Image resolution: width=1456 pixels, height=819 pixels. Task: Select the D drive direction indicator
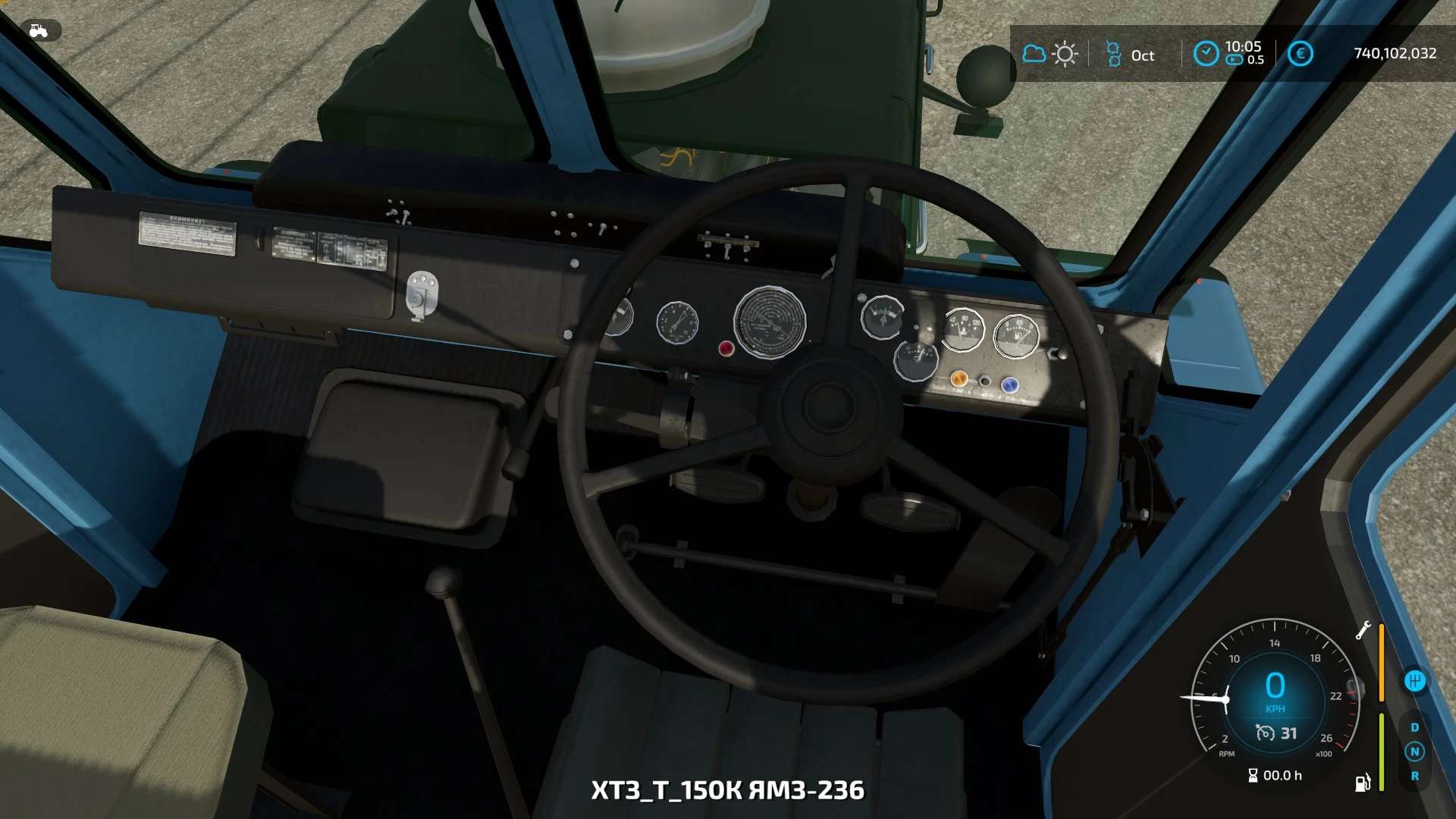pos(1414,727)
